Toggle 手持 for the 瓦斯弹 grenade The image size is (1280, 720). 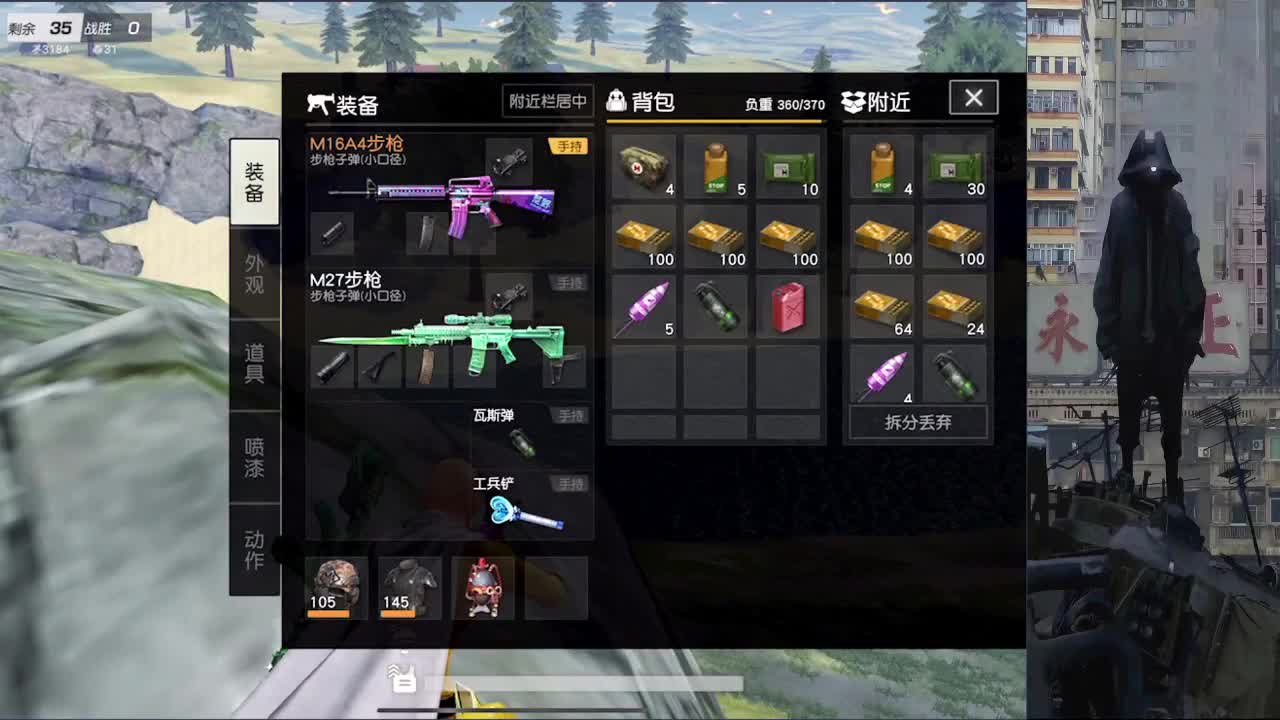[x=570, y=415]
